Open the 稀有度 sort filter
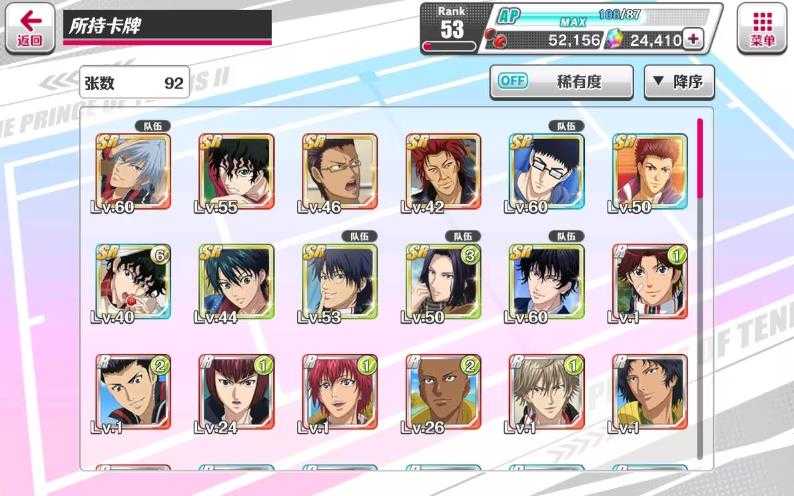 [x=560, y=81]
